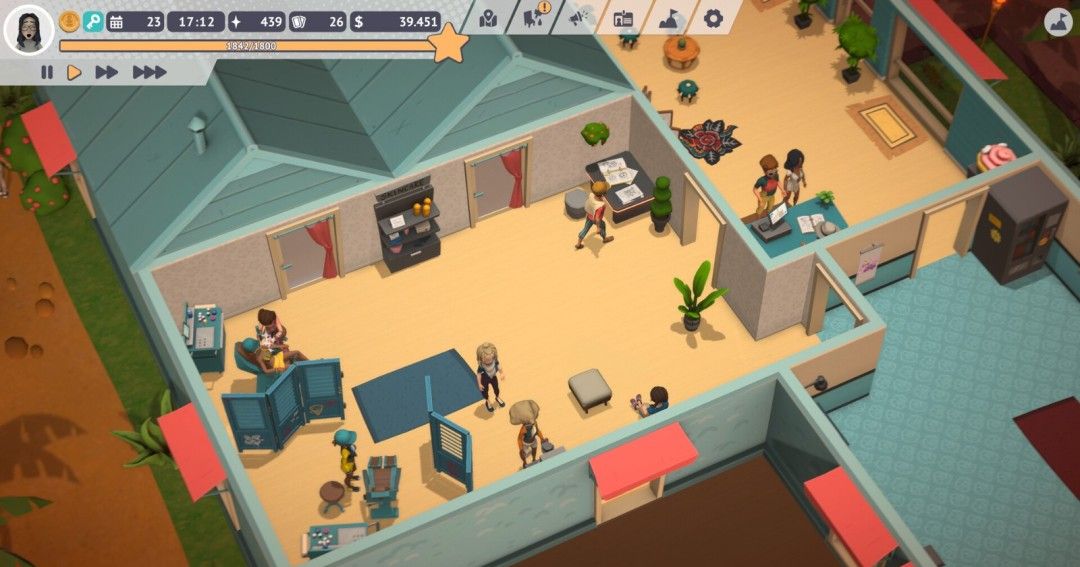Open the mountain flag goals menu

click(x=668, y=18)
